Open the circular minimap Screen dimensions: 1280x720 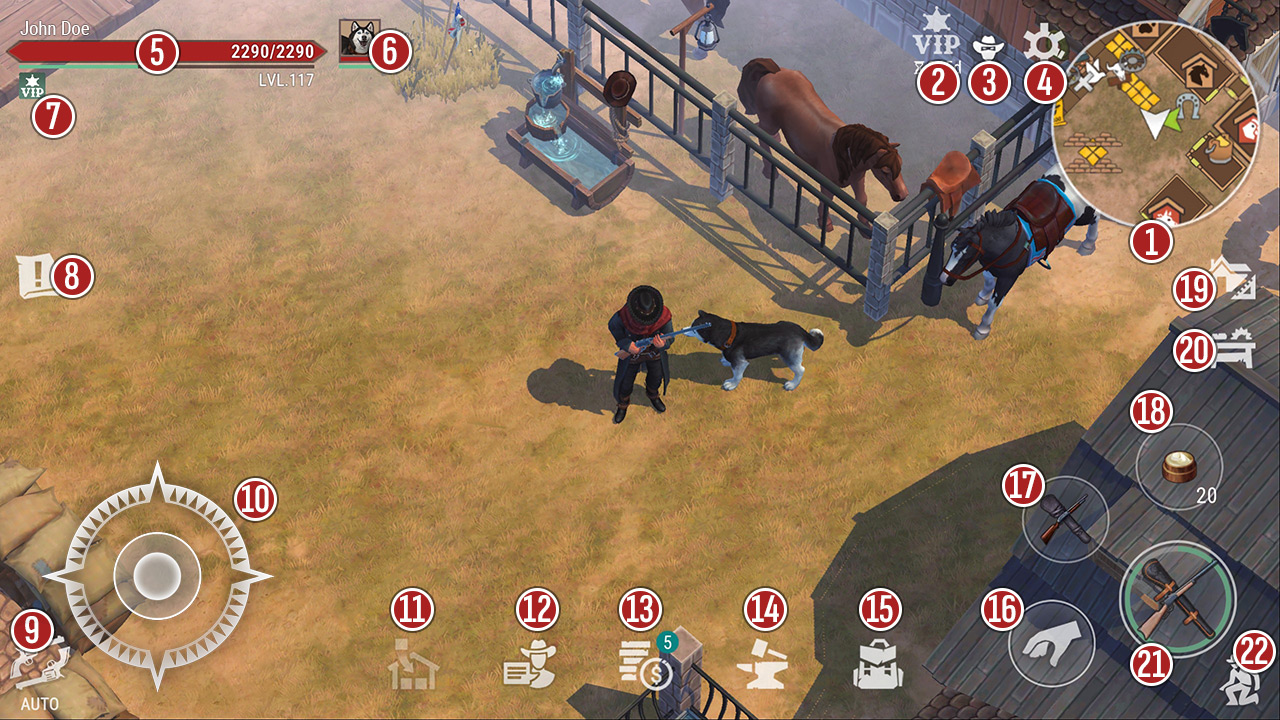pos(1155,122)
